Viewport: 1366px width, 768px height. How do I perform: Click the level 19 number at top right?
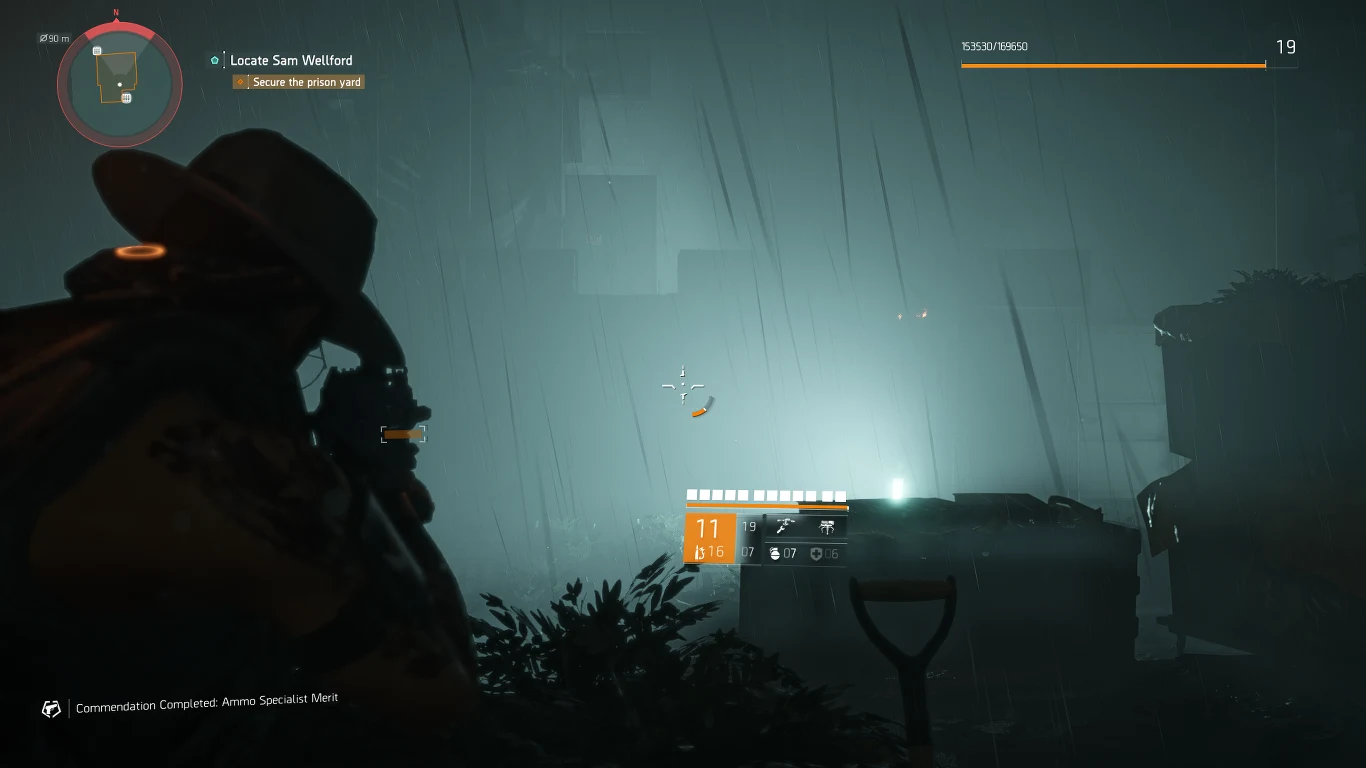pos(1287,46)
